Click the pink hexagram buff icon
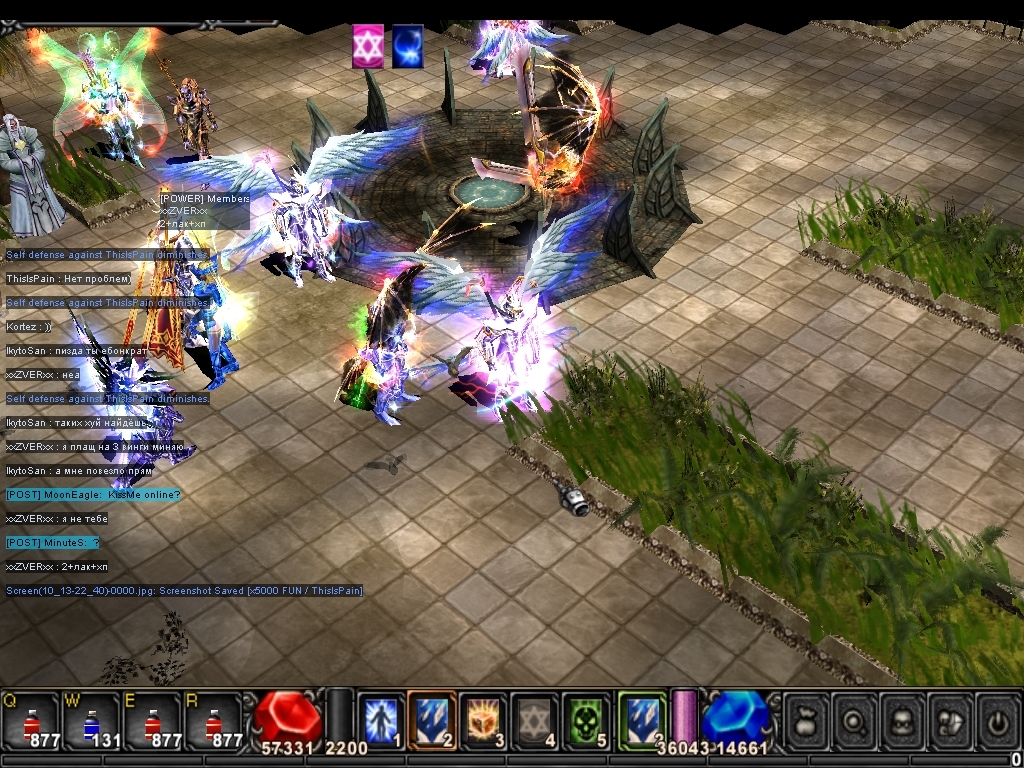Viewport: 1024px width, 768px height. 368,47
